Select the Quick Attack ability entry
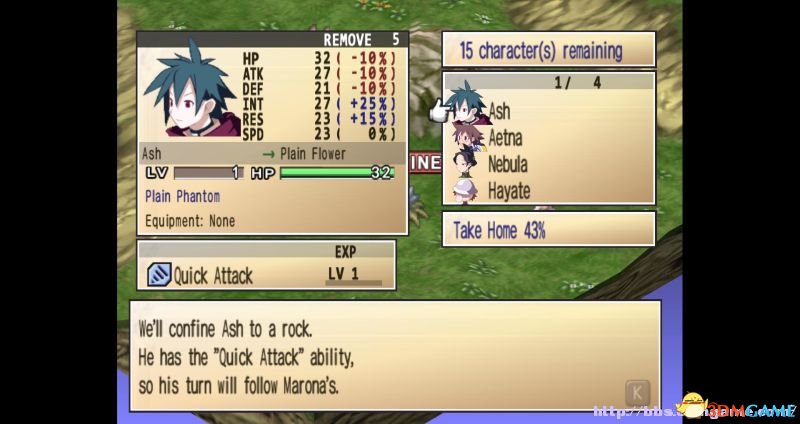800x424 pixels. [x=212, y=275]
